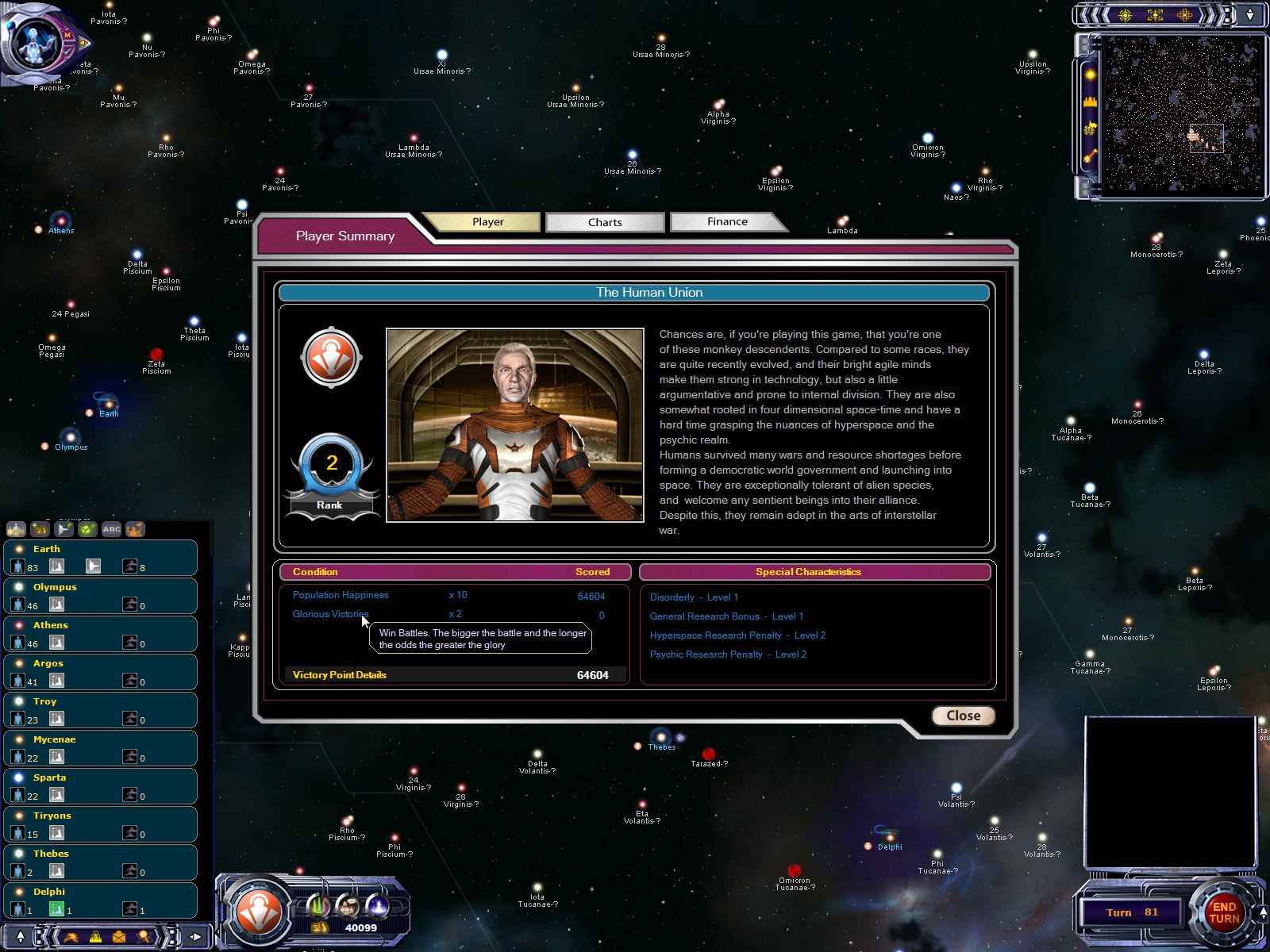Screen dimensions: 1270x952
Task: Click the envelope messages icon
Action: [119, 937]
